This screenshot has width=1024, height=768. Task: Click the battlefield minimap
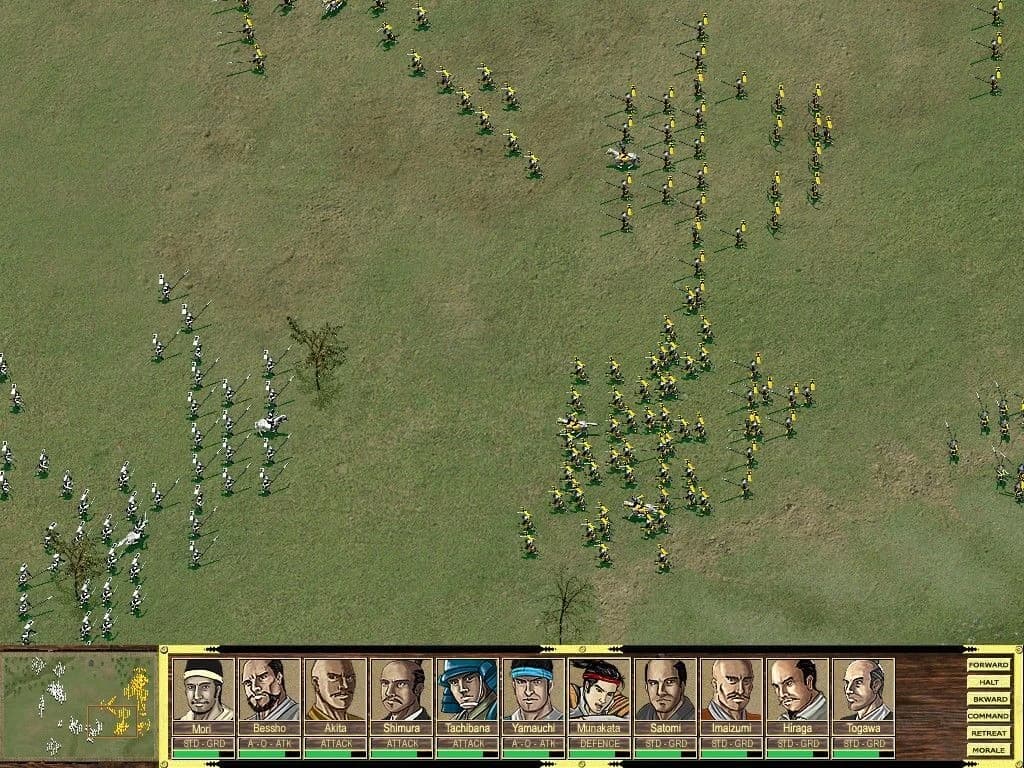click(78, 704)
